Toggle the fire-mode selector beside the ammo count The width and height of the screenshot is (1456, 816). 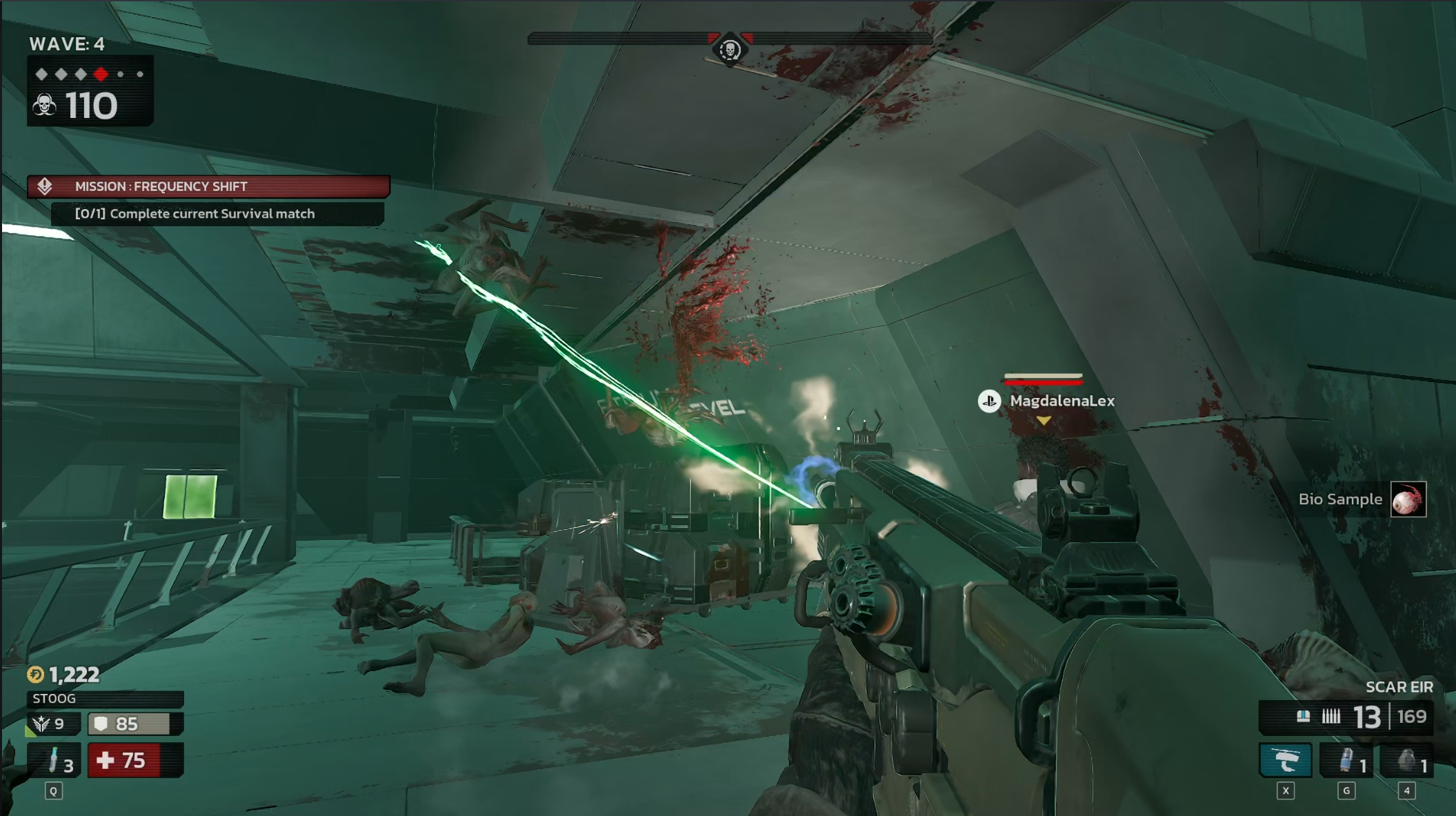tap(1305, 717)
